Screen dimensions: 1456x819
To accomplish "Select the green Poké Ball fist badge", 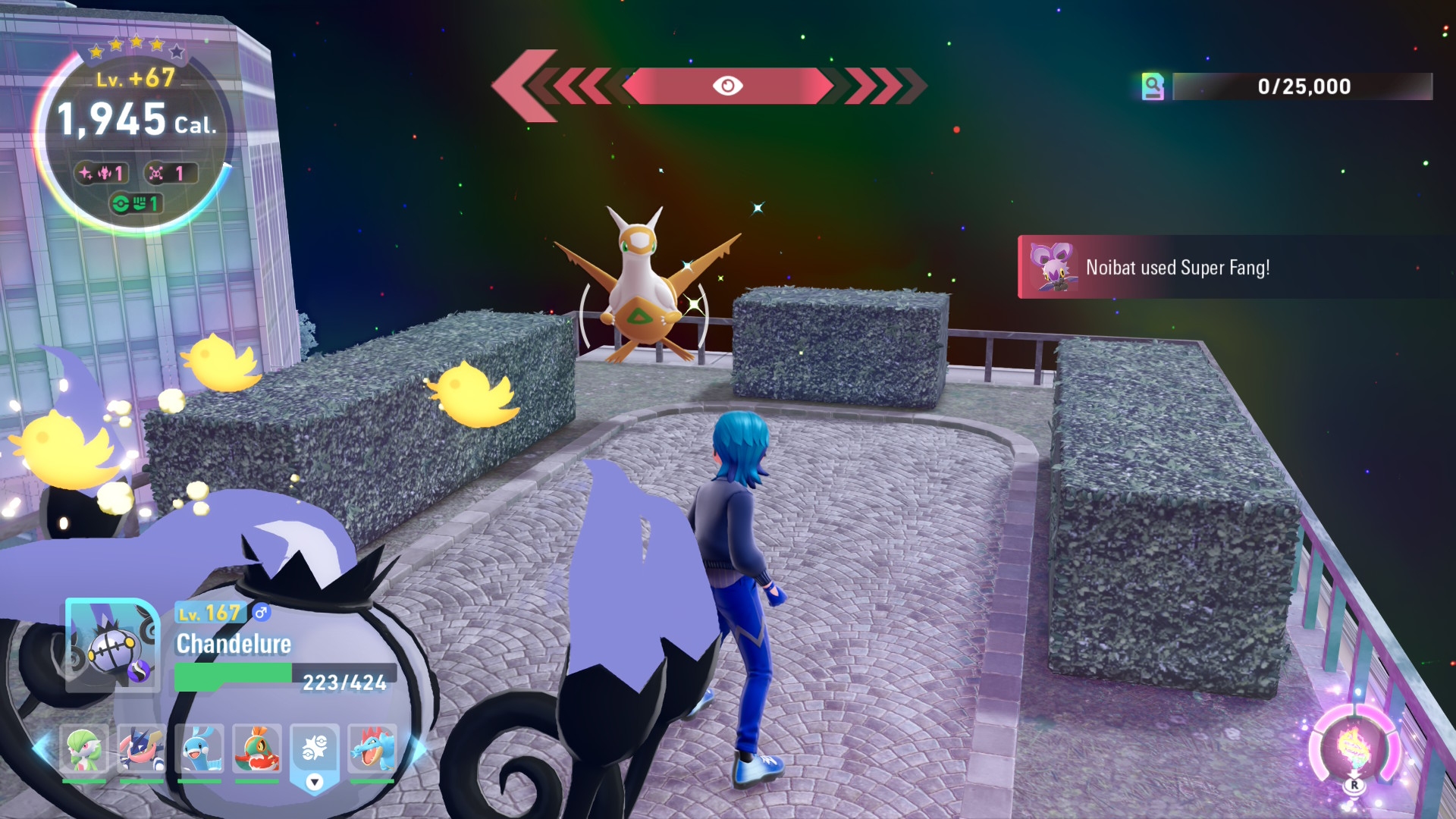I will pos(136,203).
